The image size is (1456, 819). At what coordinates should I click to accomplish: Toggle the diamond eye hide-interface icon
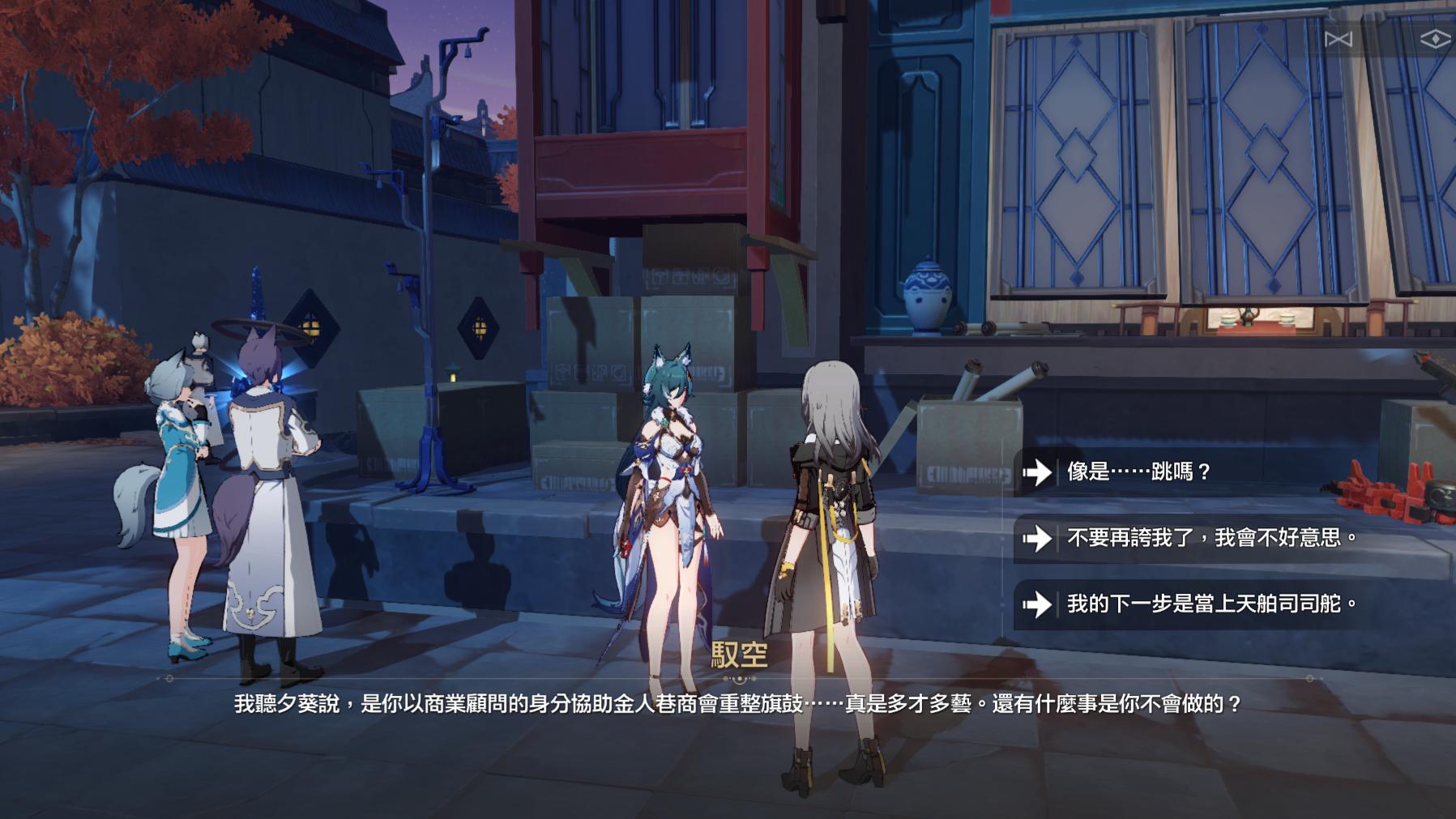1435,39
